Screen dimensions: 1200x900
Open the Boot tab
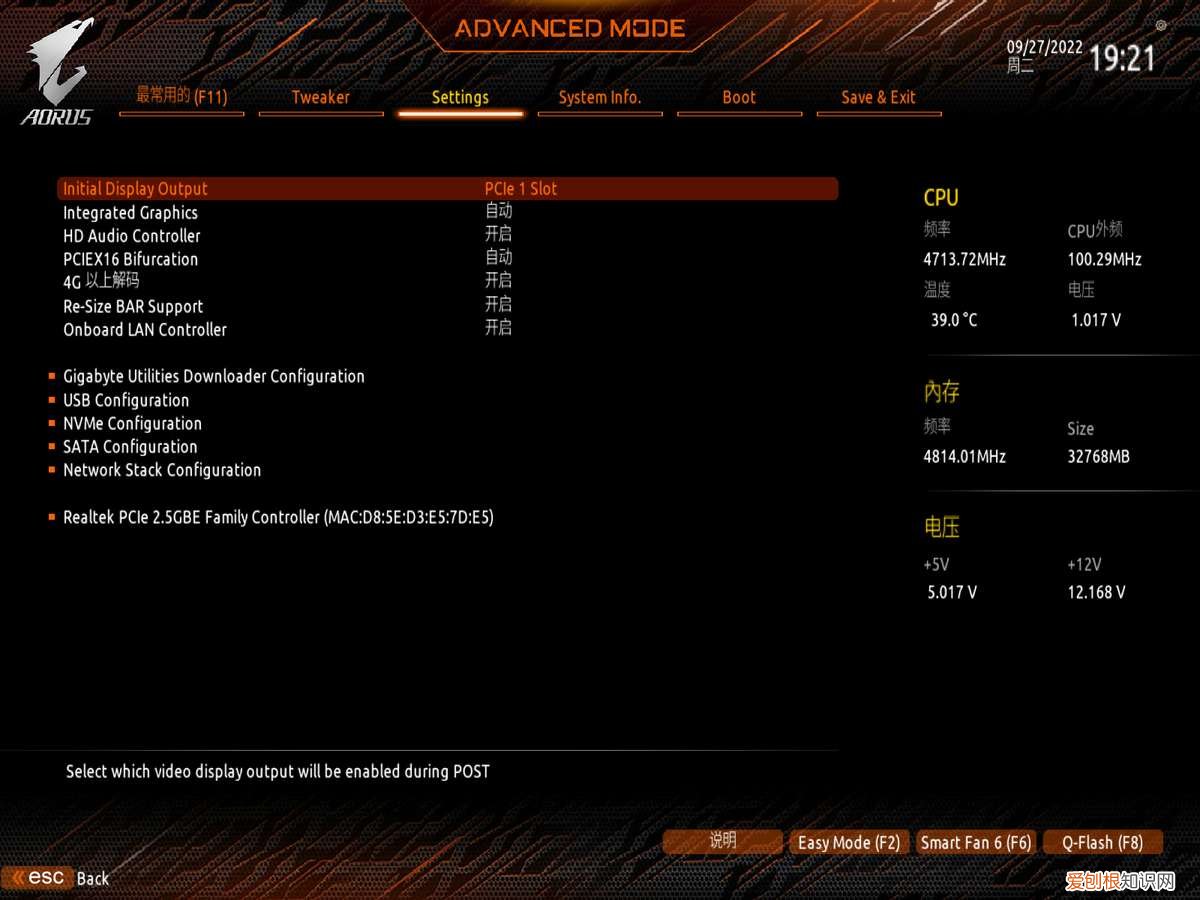click(x=739, y=97)
